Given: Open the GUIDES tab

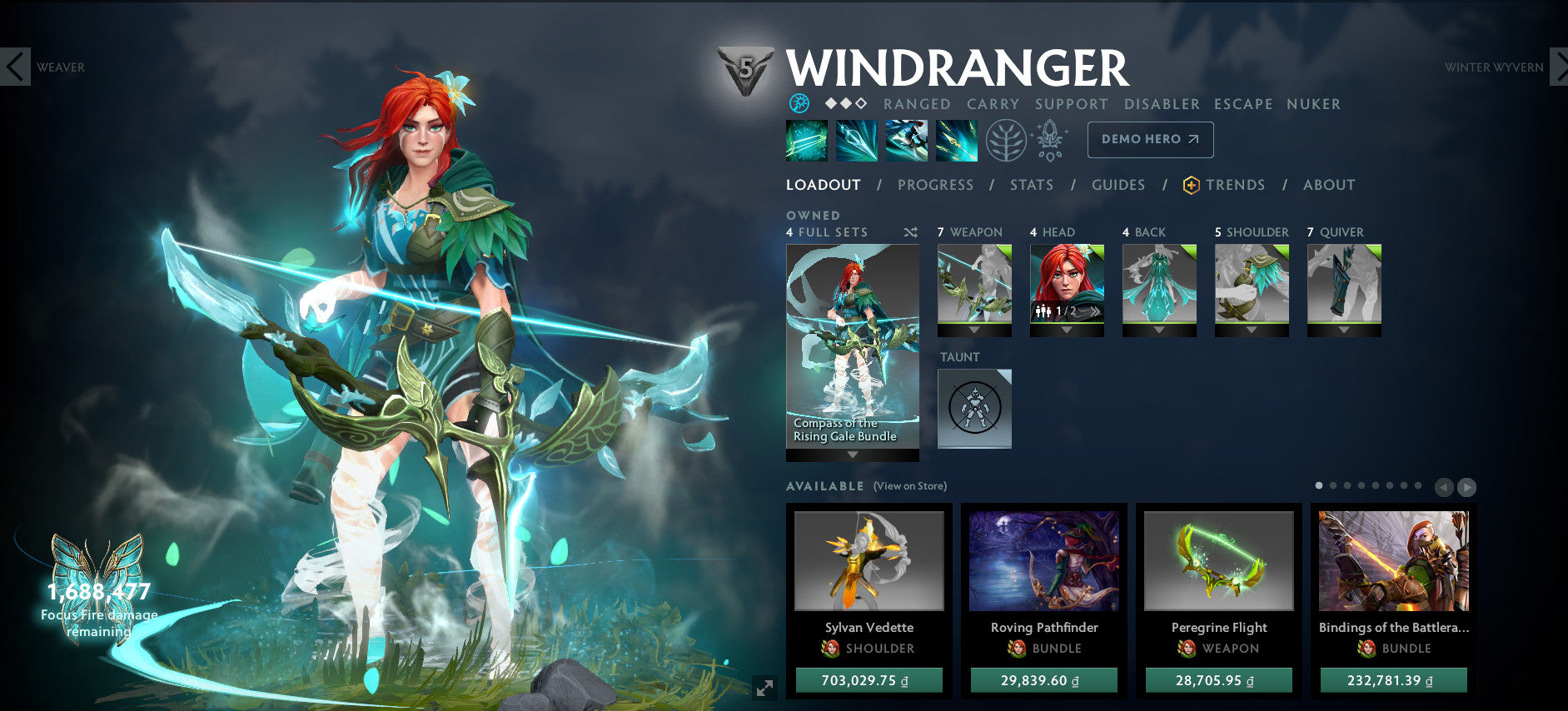Looking at the screenshot, I should click(x=1118, y=185).
